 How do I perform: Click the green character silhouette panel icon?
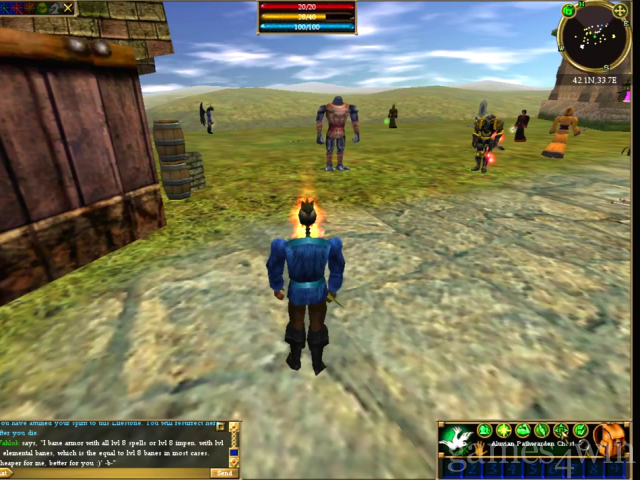click(x=484, y=431)
